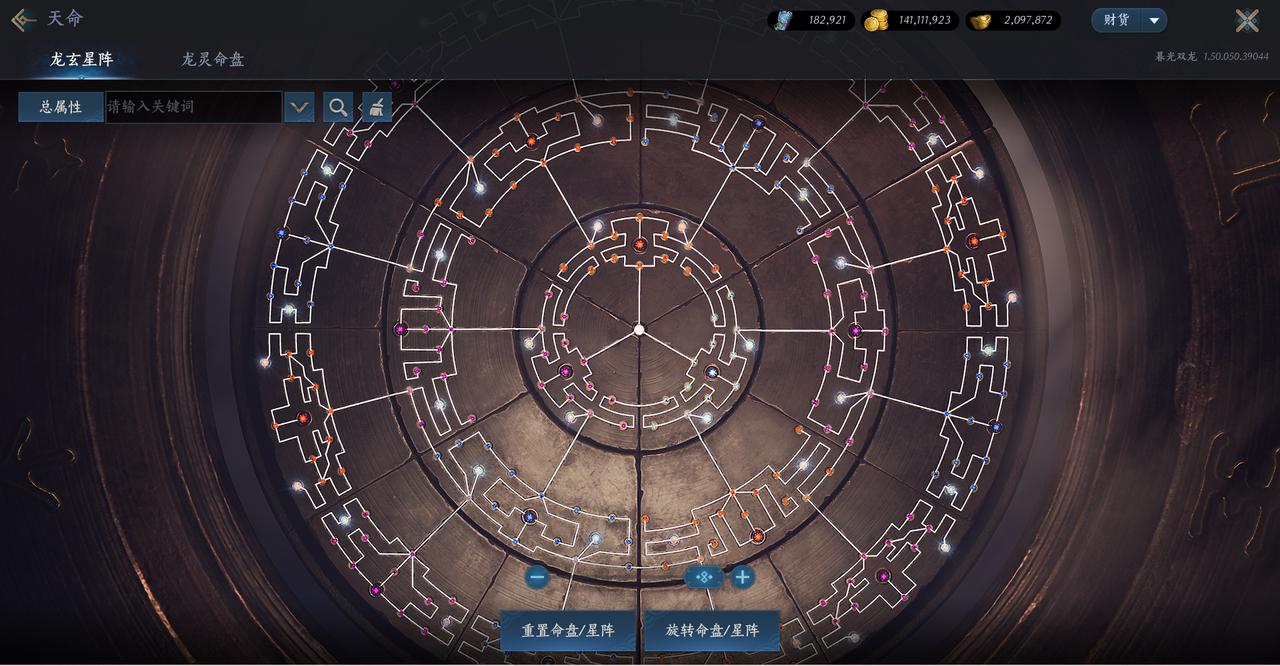Screen dimensions: 1280x666
Task: Zoom out the star chart with minus
Action: tap(538, 577)
